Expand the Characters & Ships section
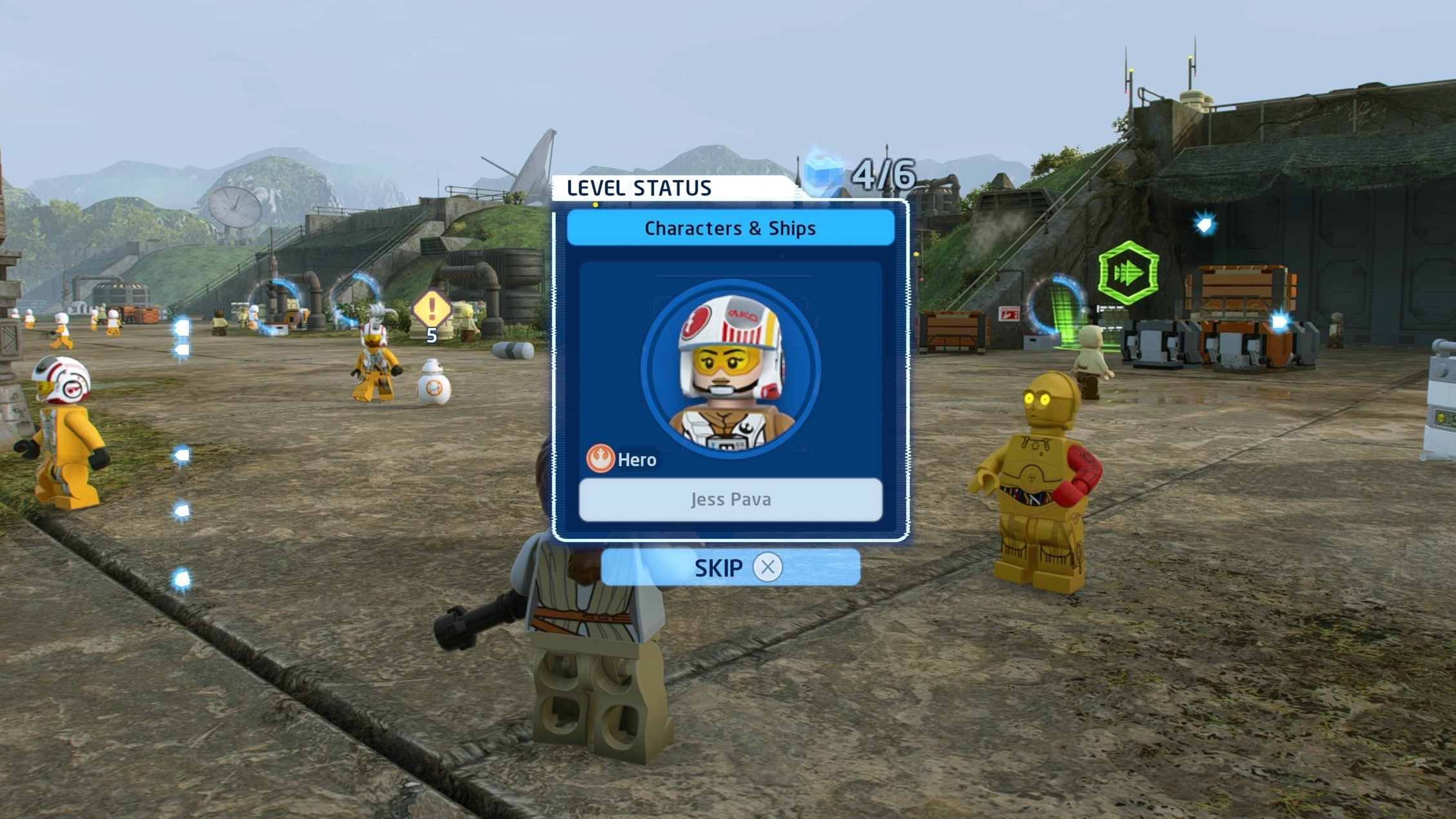Viewport: 1456px width, 819px height. pos(730,227)
